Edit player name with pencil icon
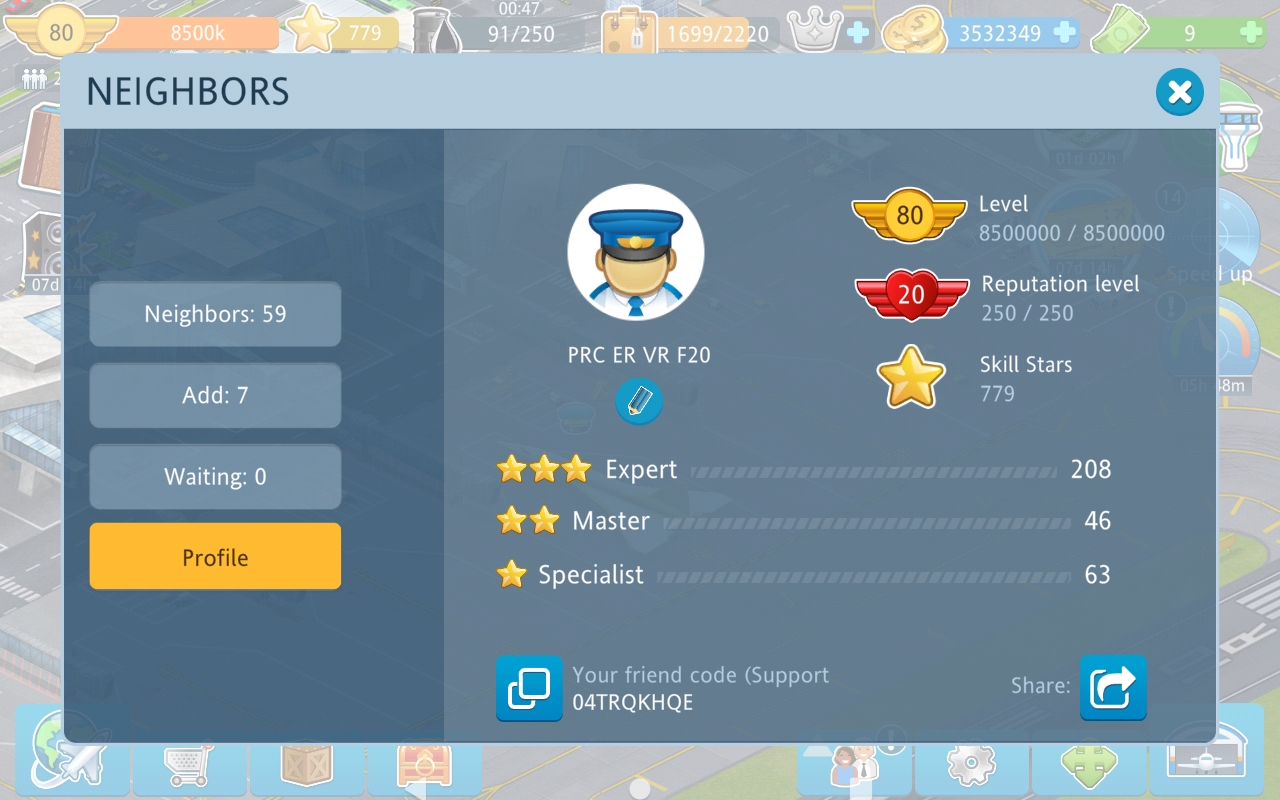This screenshot has width=1280, height=800. pos(638,402)
